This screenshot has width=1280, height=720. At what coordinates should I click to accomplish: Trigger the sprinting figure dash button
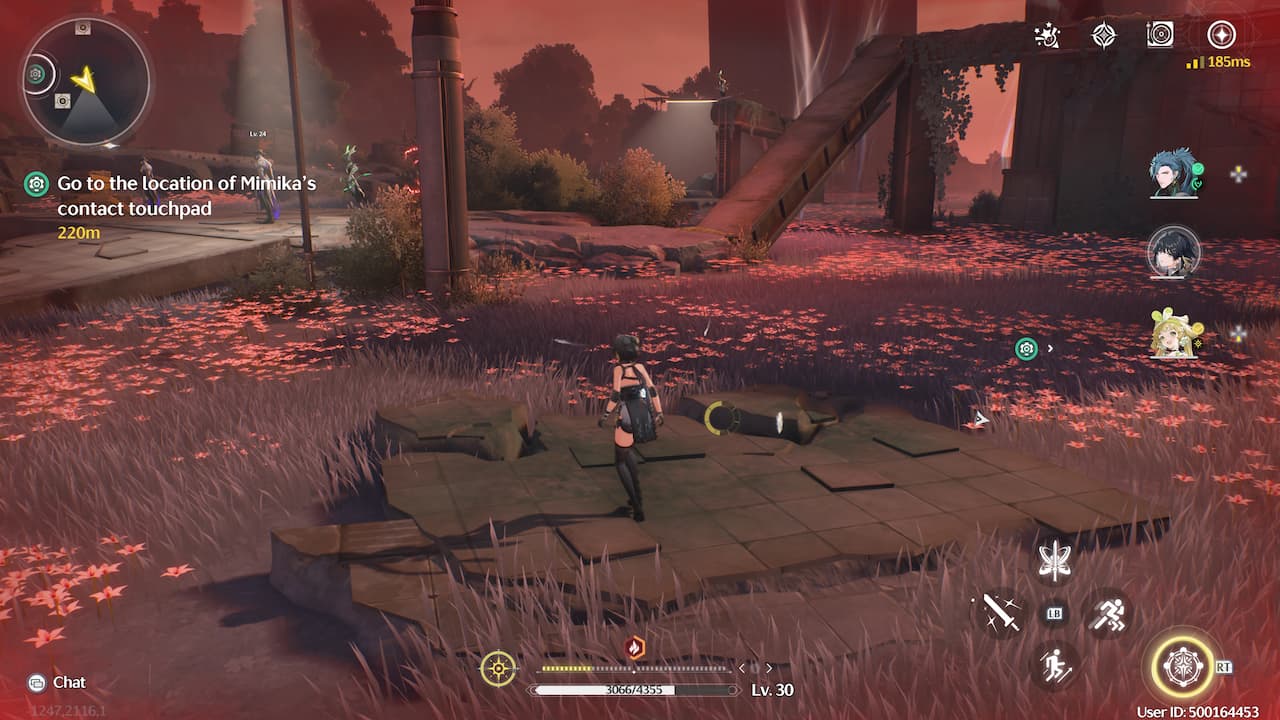(x=1108, y=612)
